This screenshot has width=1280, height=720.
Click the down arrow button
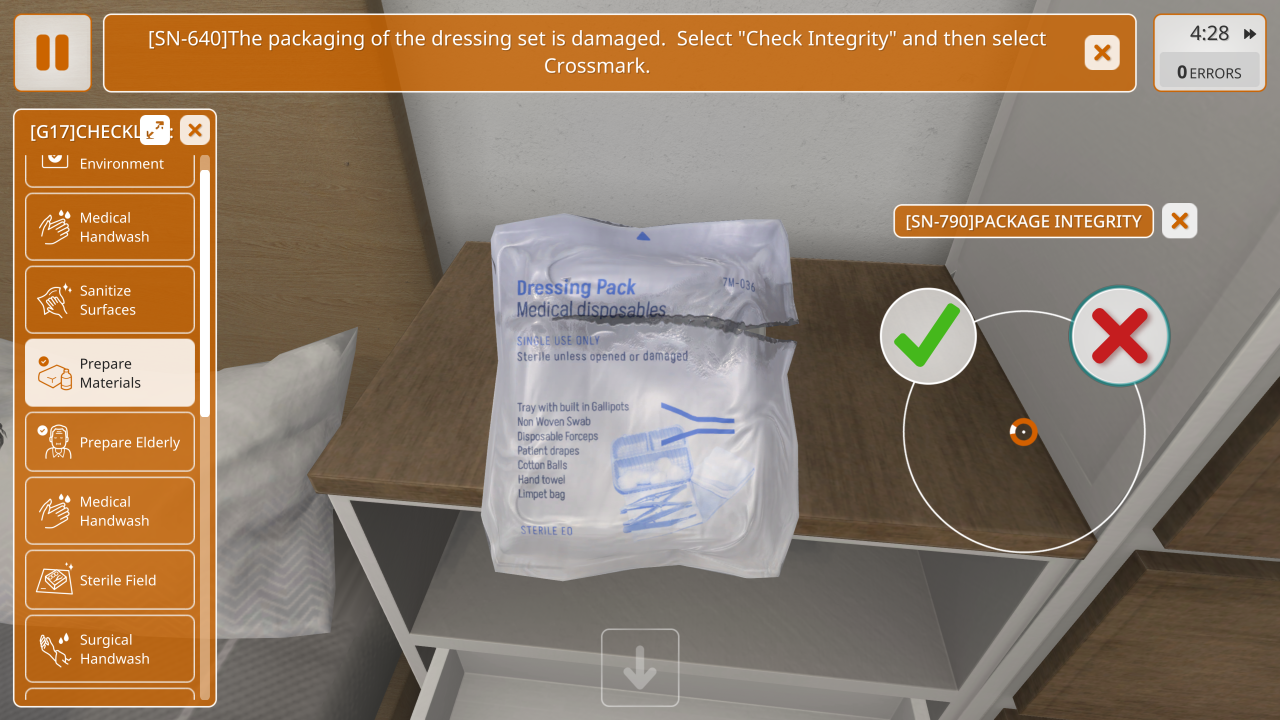point(640,668)
